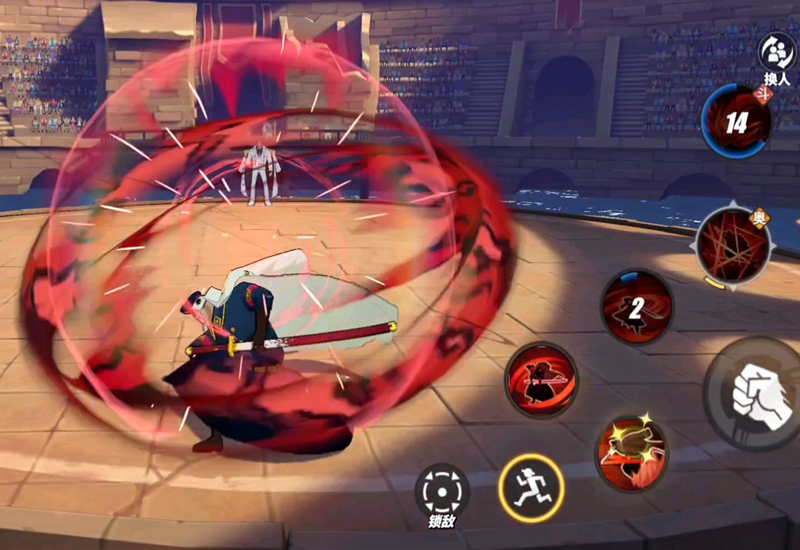Activate the crouching swordsman slash skill
Screen dimensions: 800x550
tap(542, 380)
